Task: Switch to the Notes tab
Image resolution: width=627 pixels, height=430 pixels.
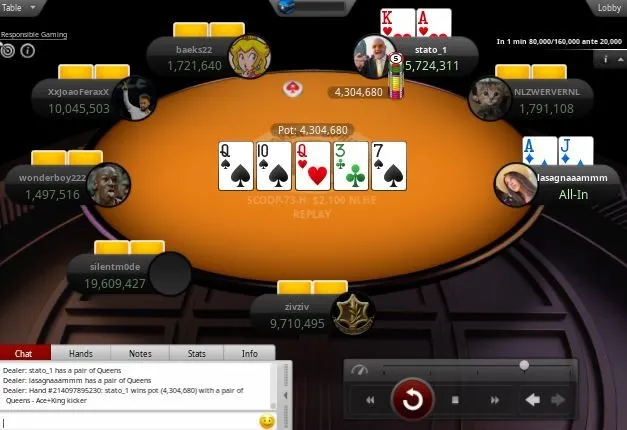Action: 140,353
